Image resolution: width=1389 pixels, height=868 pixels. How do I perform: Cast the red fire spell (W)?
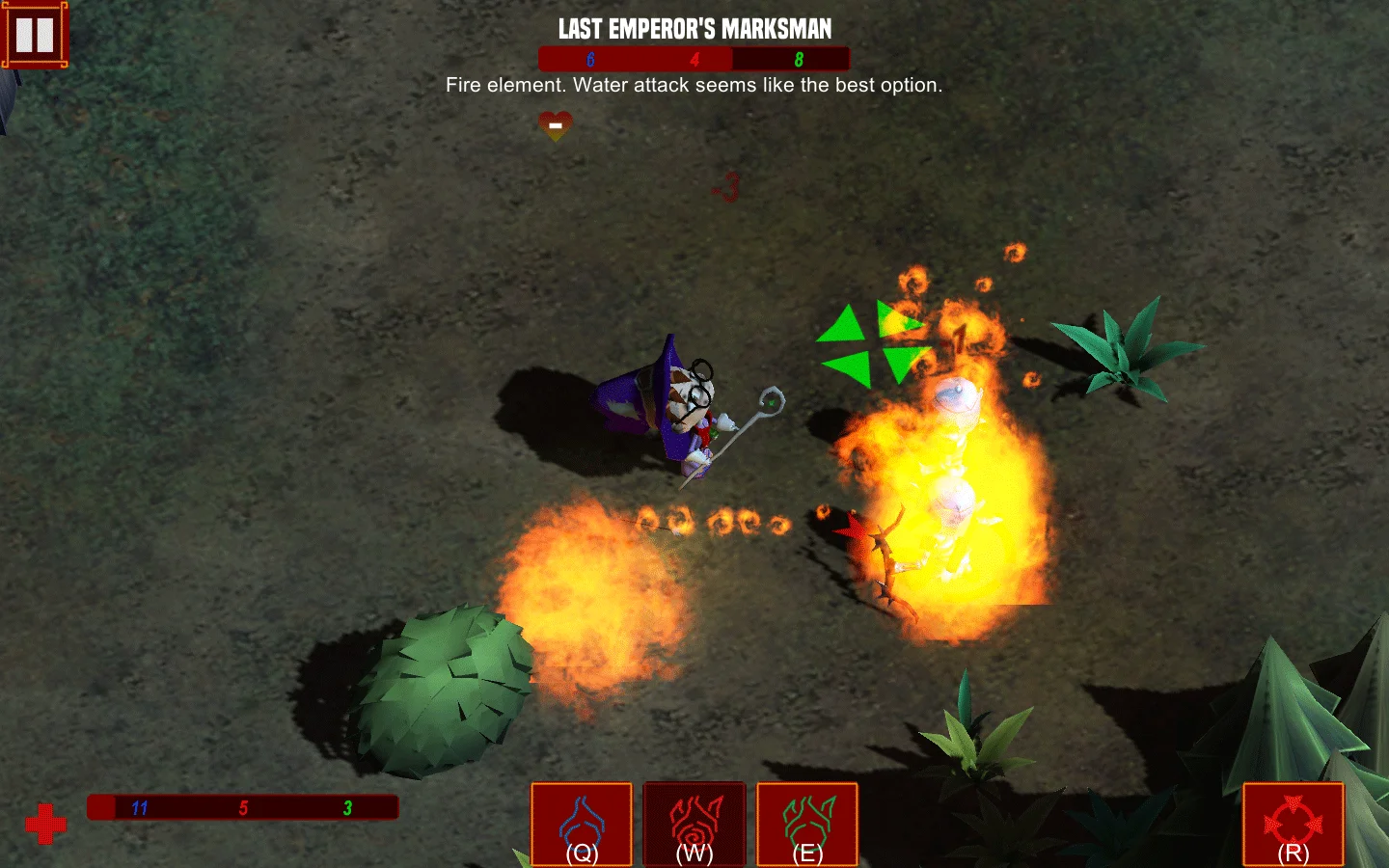tap(694, 825)
